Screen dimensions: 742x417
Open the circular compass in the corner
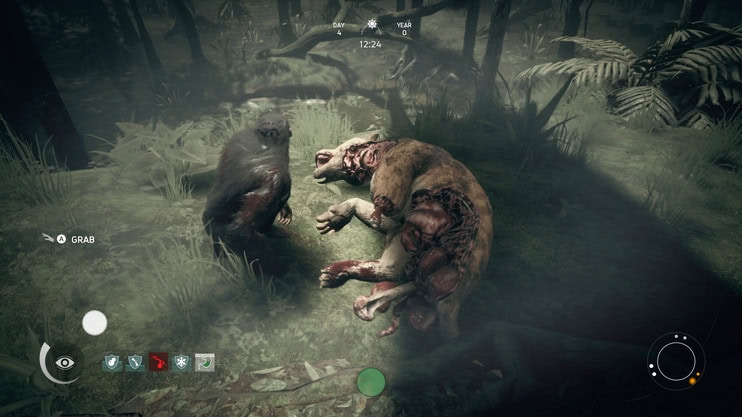(x=676, y=360)
